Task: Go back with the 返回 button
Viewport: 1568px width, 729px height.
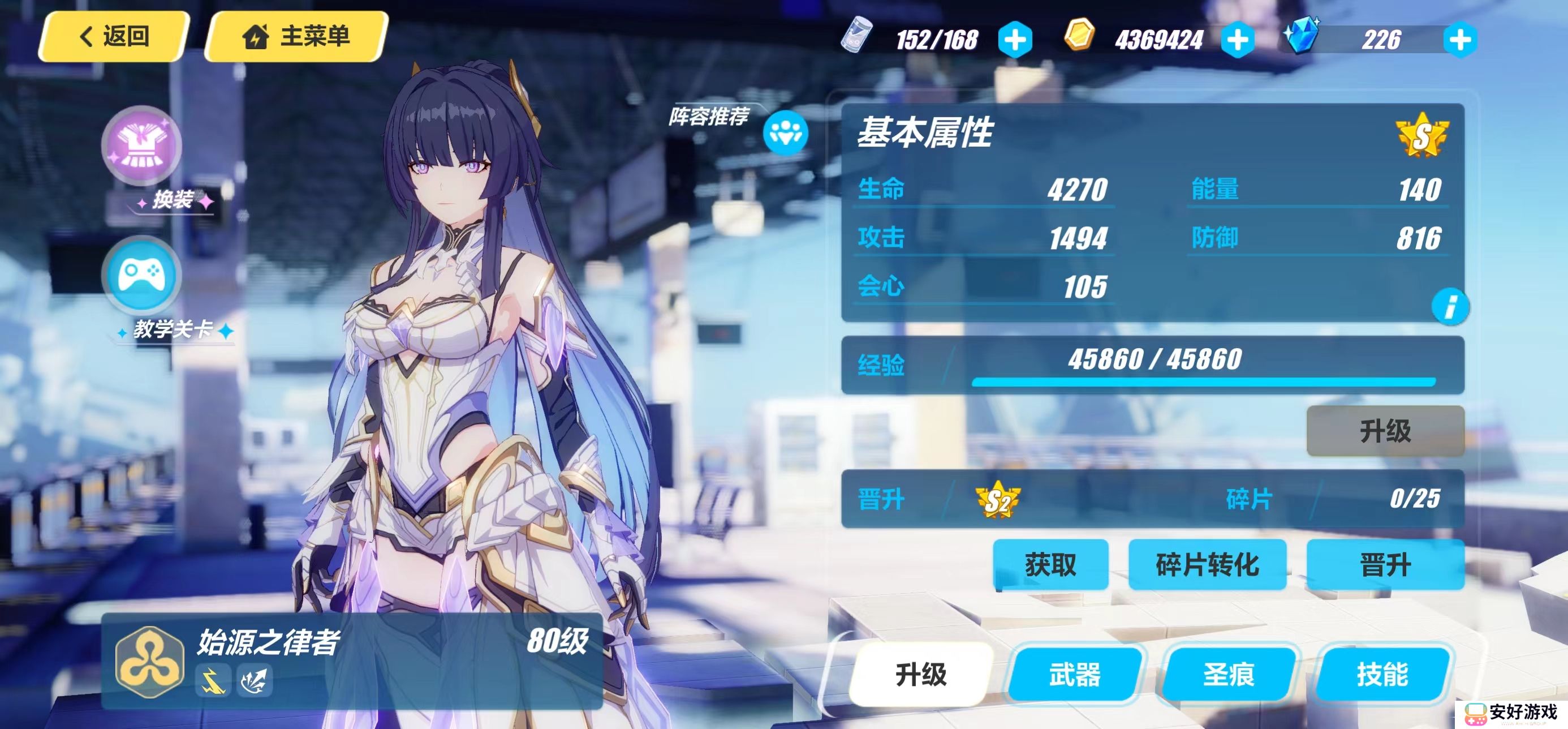Action: pos(114,37)
